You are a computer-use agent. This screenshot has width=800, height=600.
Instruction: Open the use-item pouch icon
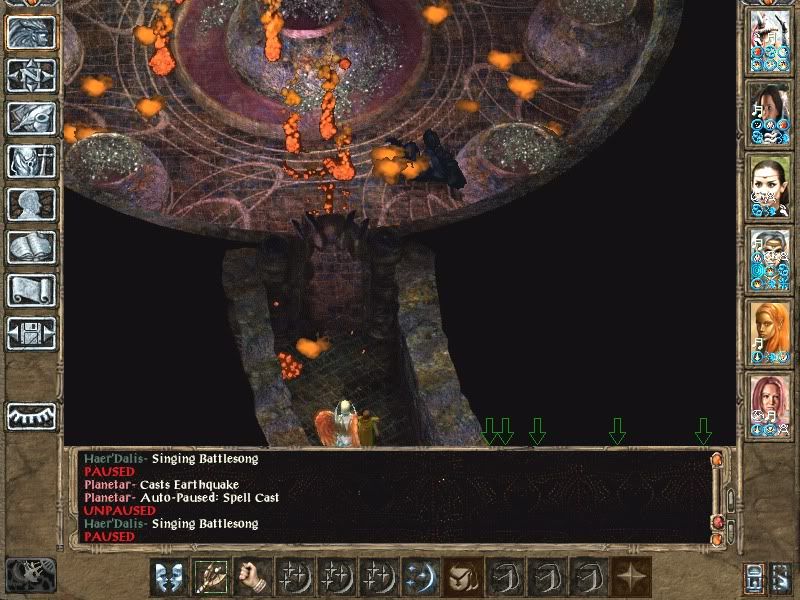[x=459, y=577]
